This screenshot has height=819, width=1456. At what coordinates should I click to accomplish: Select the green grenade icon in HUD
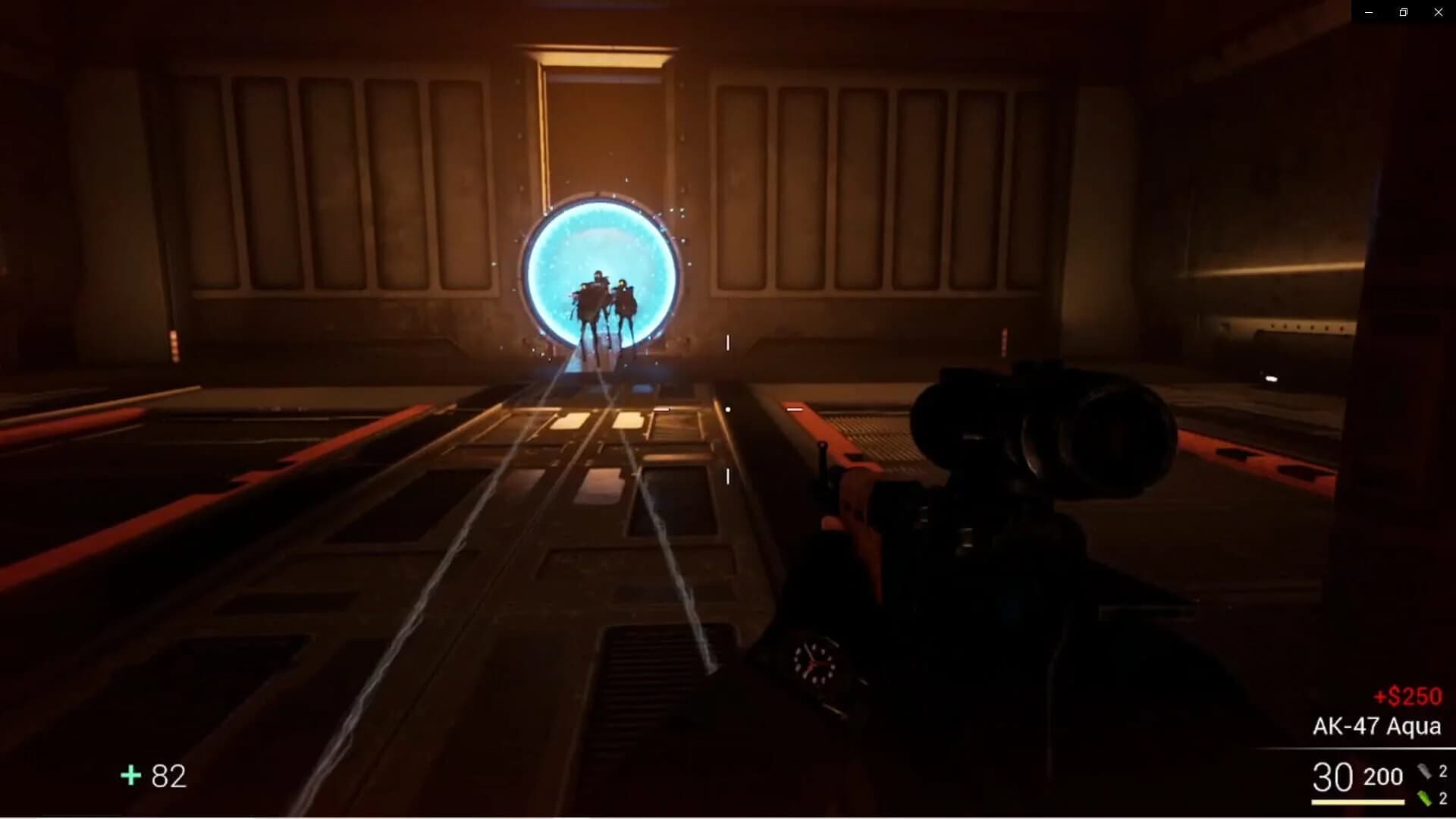(x=1424, y=799)
